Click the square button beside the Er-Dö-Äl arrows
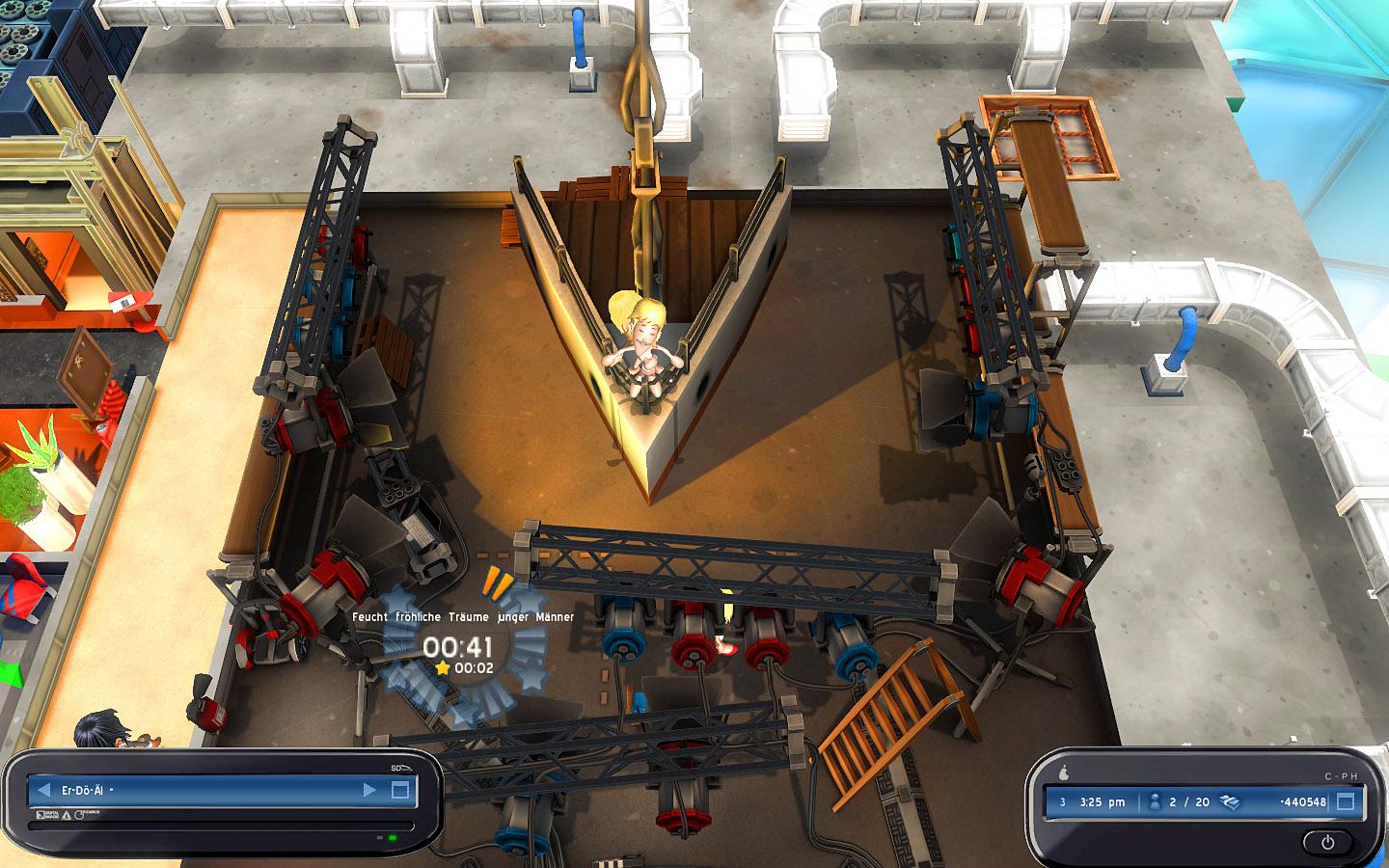The height and width of the screenshot is (868, 1389). (x=401, y=791)
